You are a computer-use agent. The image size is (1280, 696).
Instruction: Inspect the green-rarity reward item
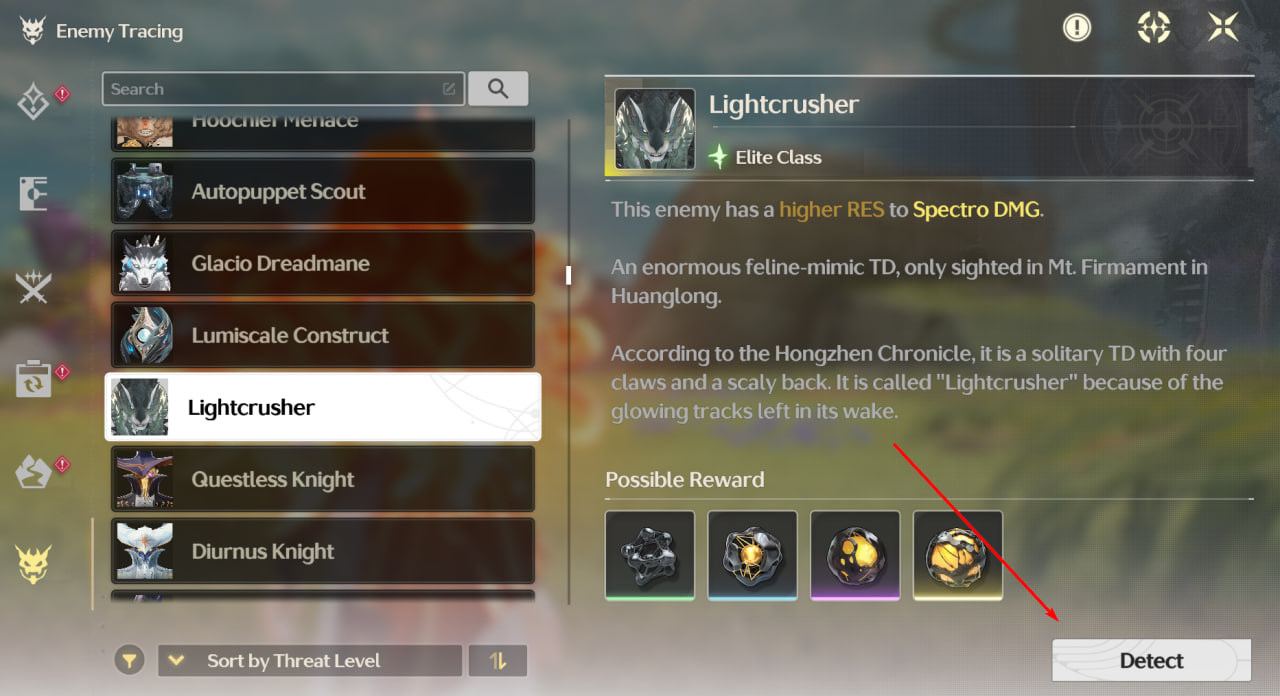pyautogui.click(x=650, y=555)
